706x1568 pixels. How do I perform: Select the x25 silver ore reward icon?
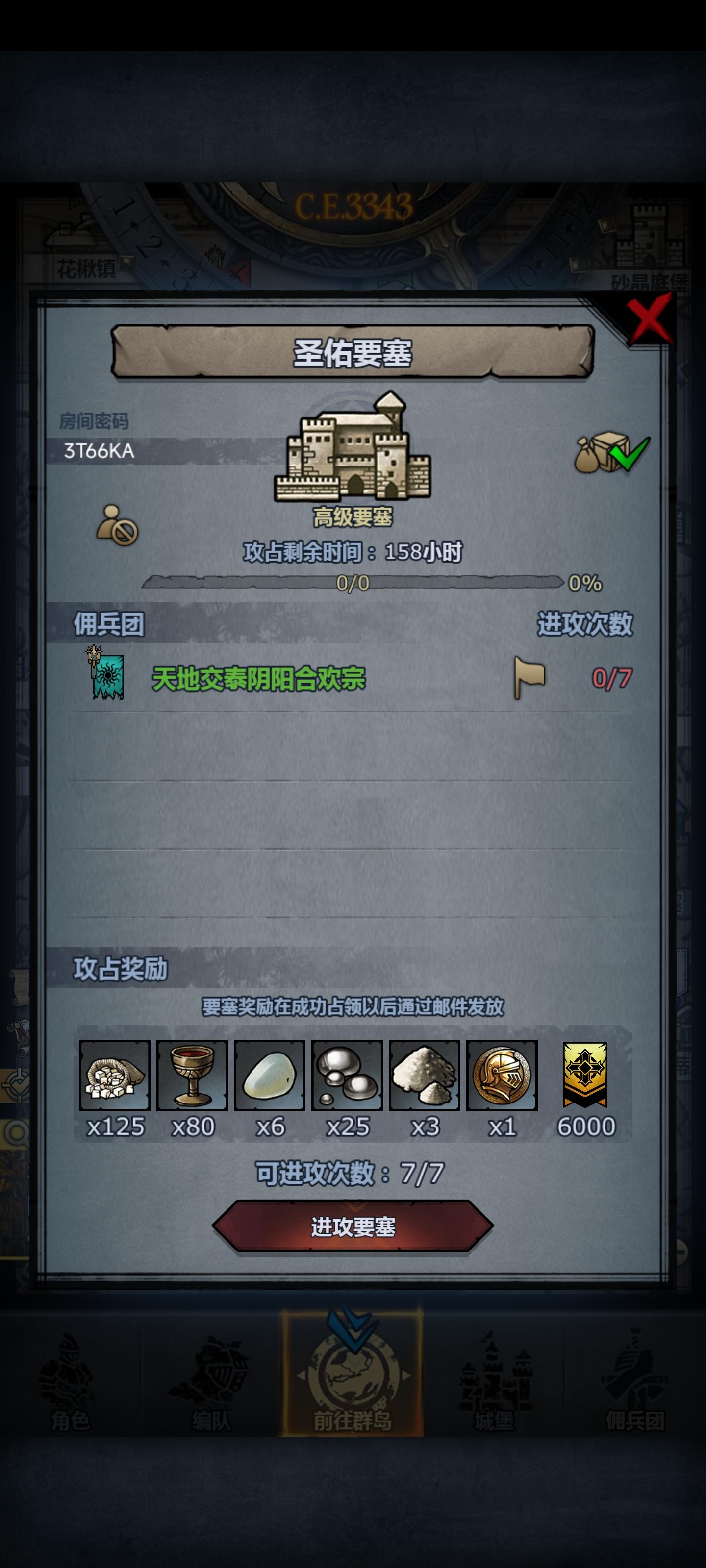pos(346,1075)
